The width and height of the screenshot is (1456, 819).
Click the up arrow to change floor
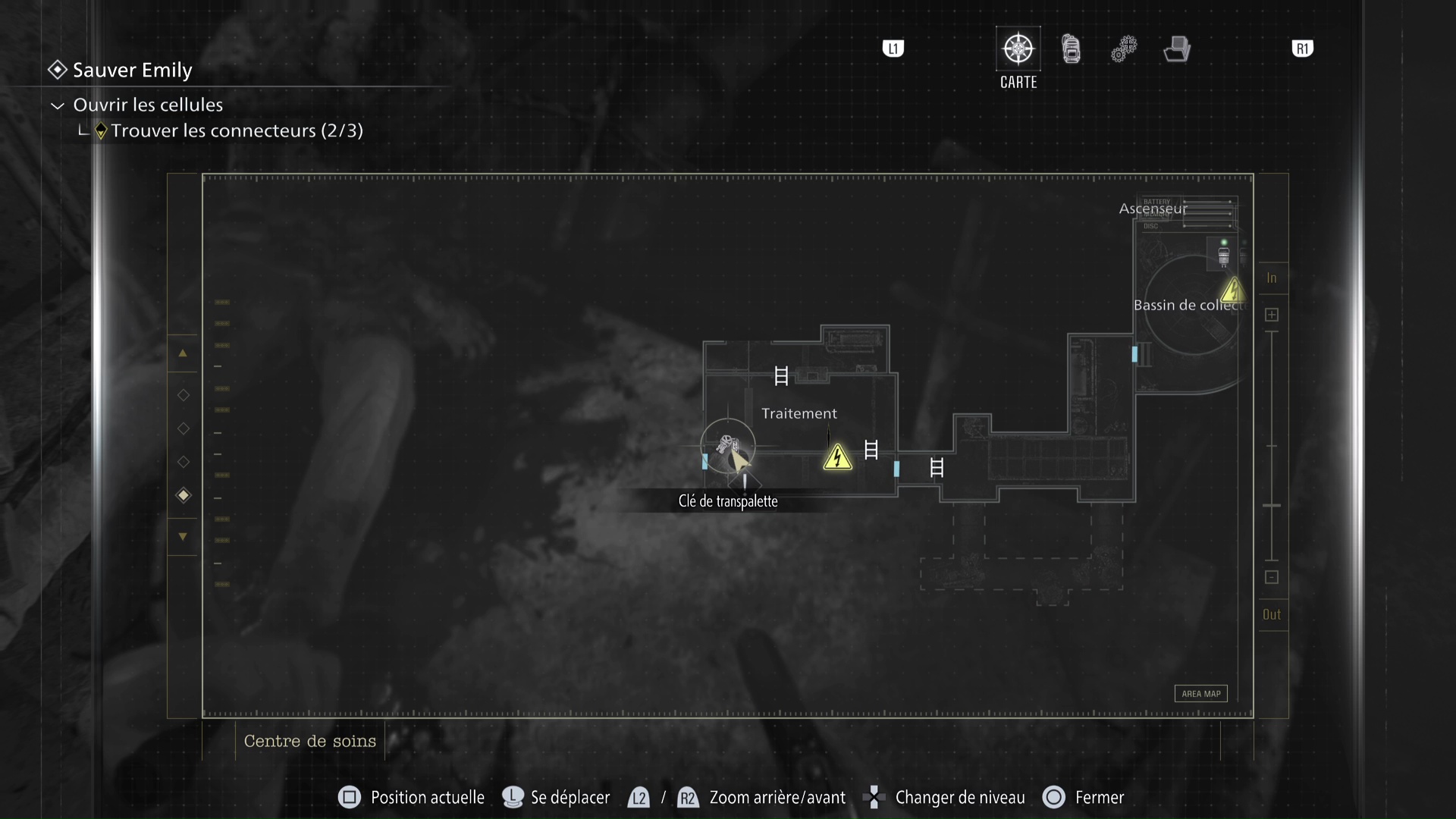pyautogui.click(x=183, y=353)
